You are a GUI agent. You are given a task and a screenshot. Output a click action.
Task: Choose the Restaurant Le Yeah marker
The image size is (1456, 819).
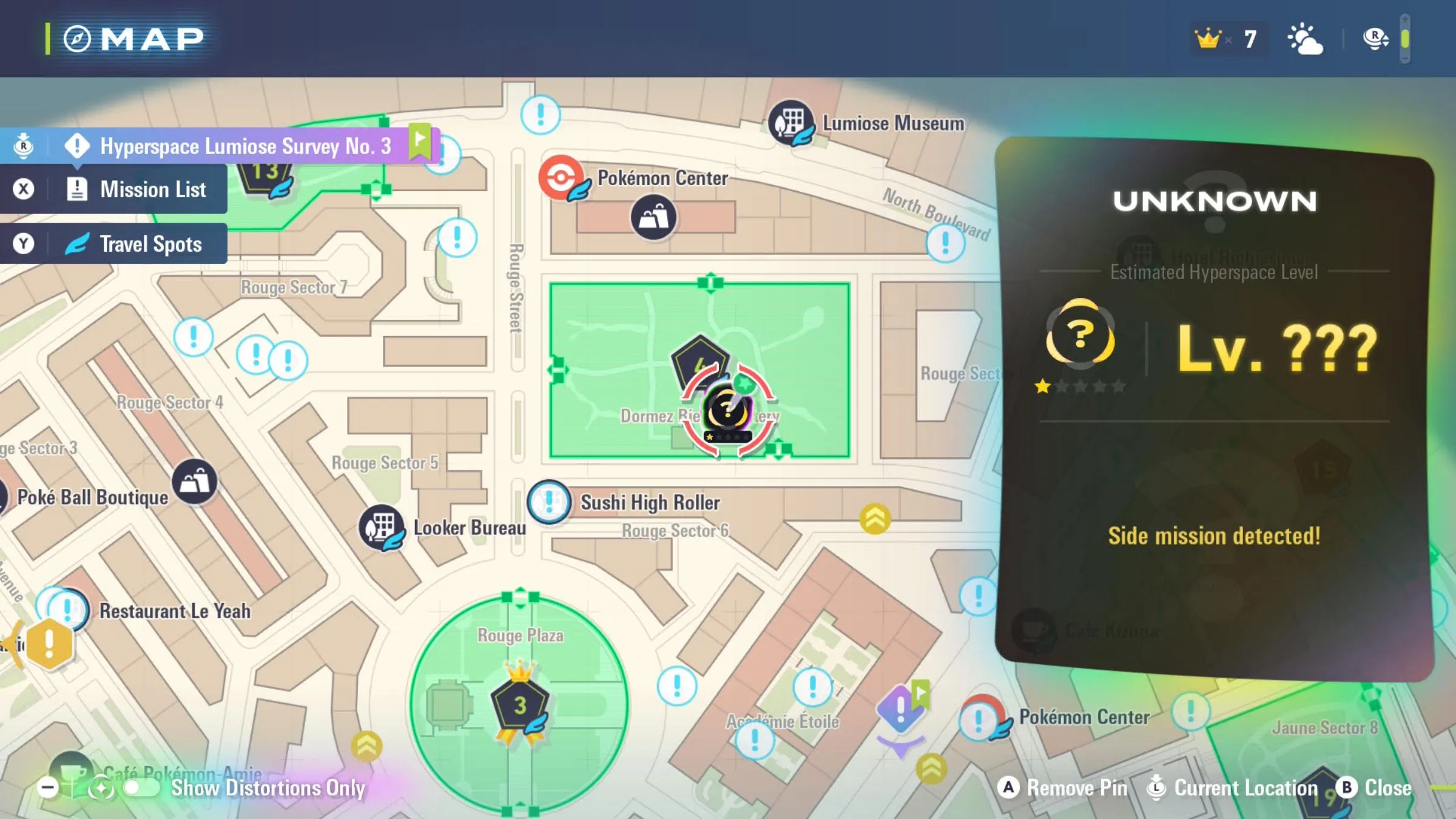pyautogui.click(x=67, y=609)
